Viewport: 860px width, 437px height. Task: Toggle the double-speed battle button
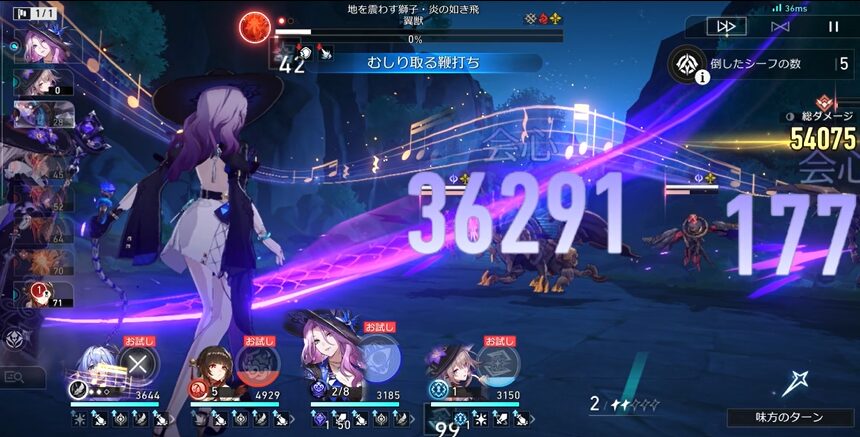click(725, 27)
